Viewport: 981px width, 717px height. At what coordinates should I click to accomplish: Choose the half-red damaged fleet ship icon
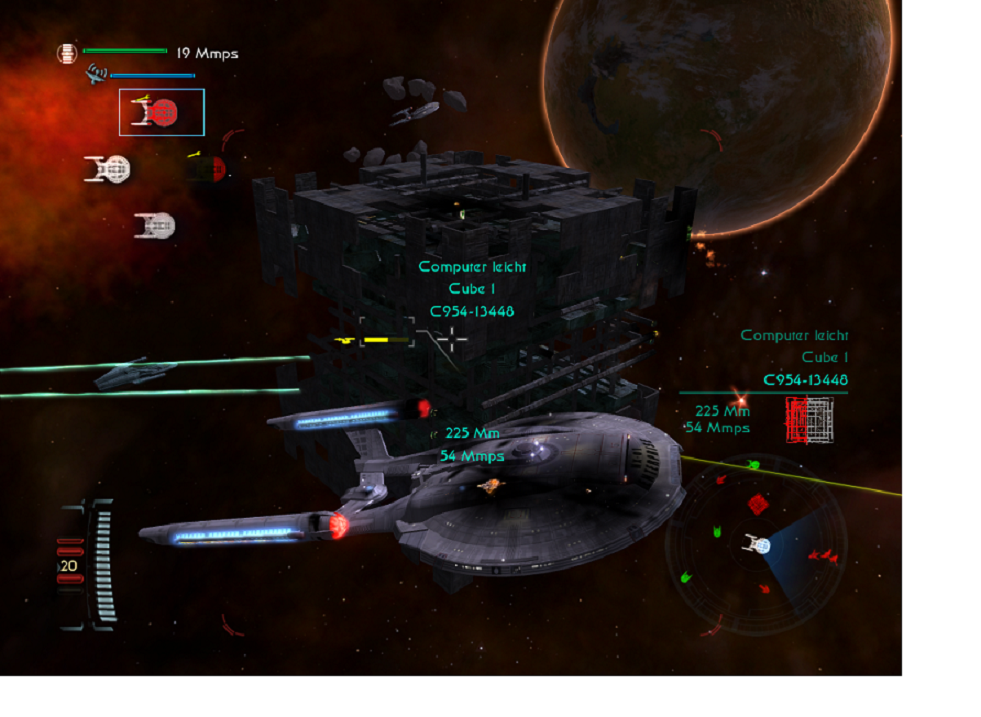coord(206,168)
